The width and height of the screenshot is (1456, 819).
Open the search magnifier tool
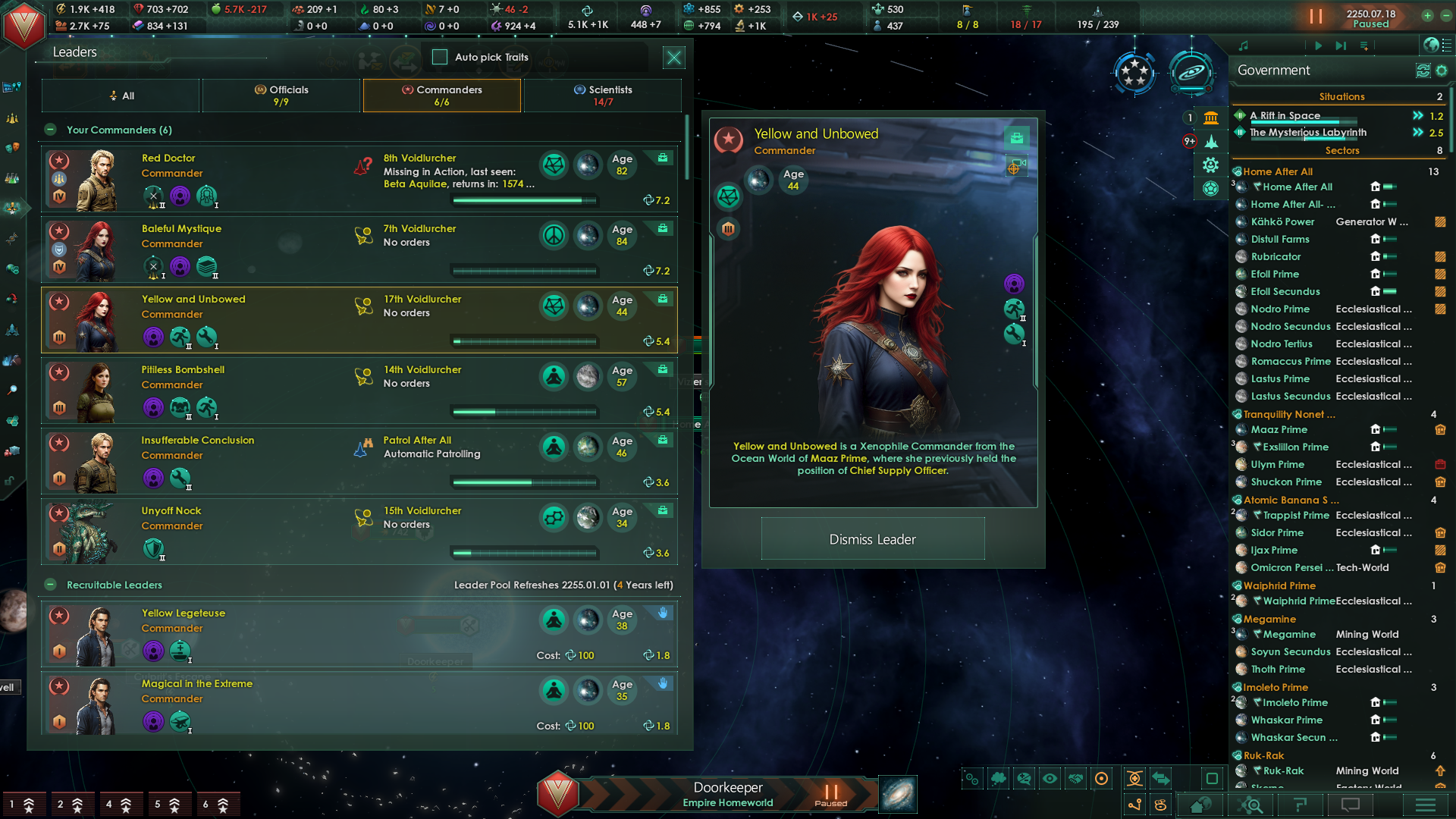click(x=1251, y=805)
